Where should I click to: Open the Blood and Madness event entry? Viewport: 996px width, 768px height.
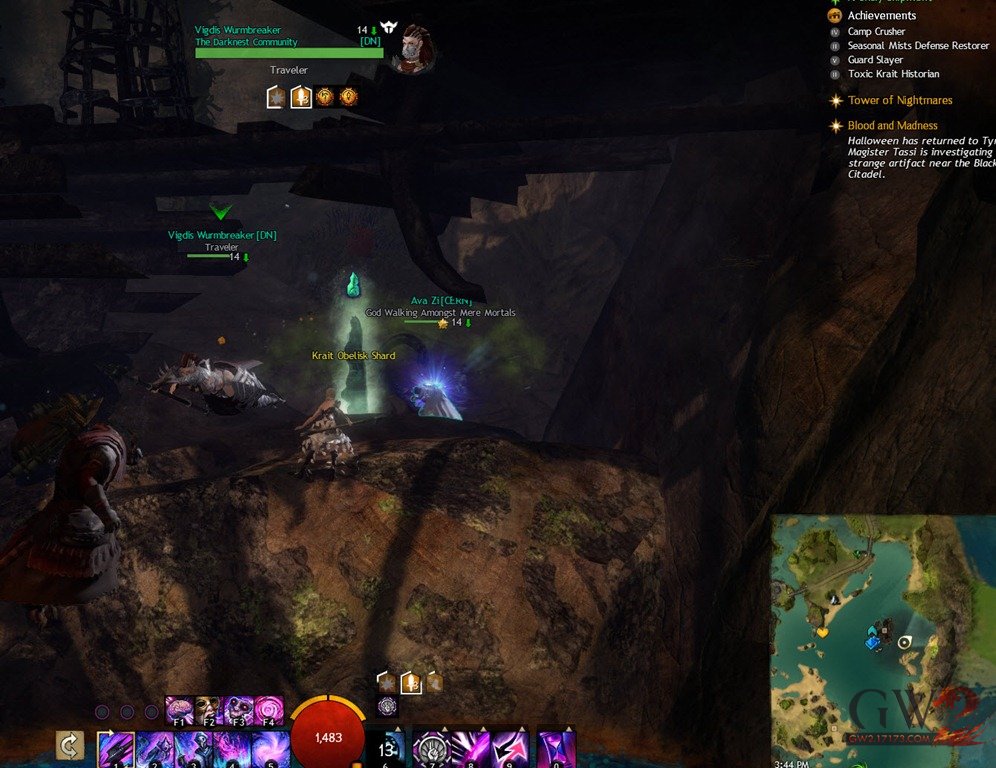(x=892, y=126)
